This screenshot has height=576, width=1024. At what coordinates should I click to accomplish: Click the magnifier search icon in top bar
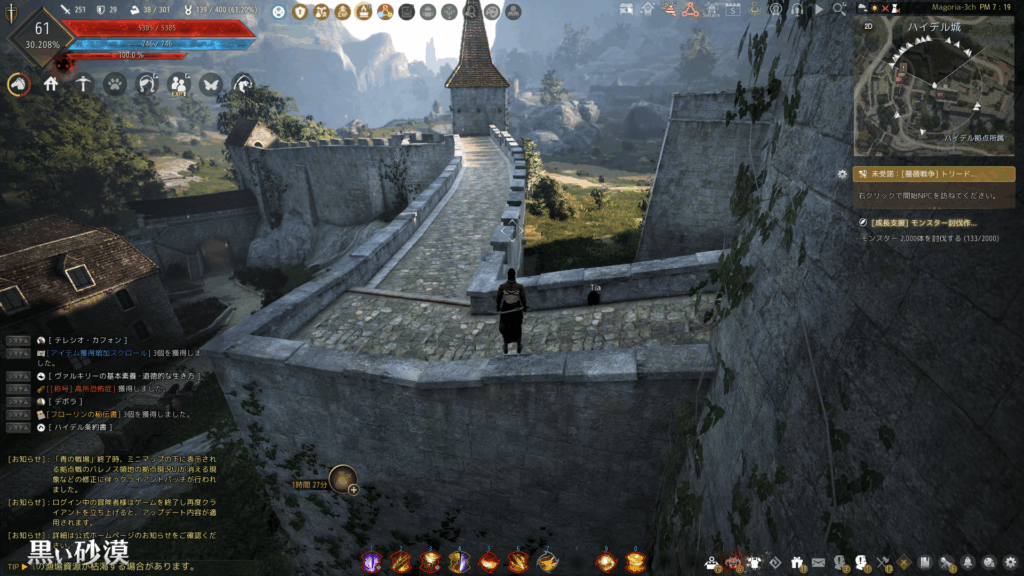point(840,9)
